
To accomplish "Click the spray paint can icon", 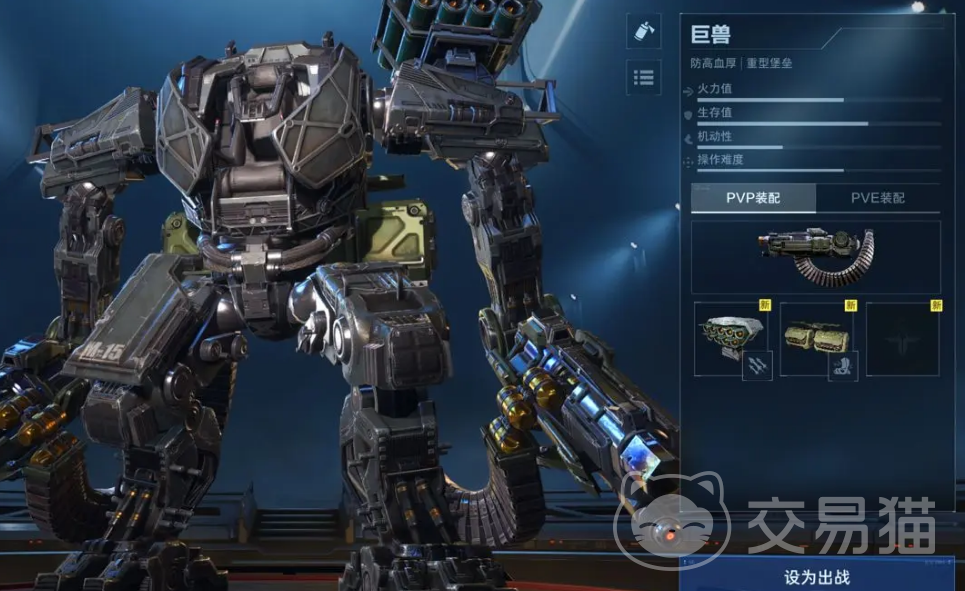I will point(643,30).
